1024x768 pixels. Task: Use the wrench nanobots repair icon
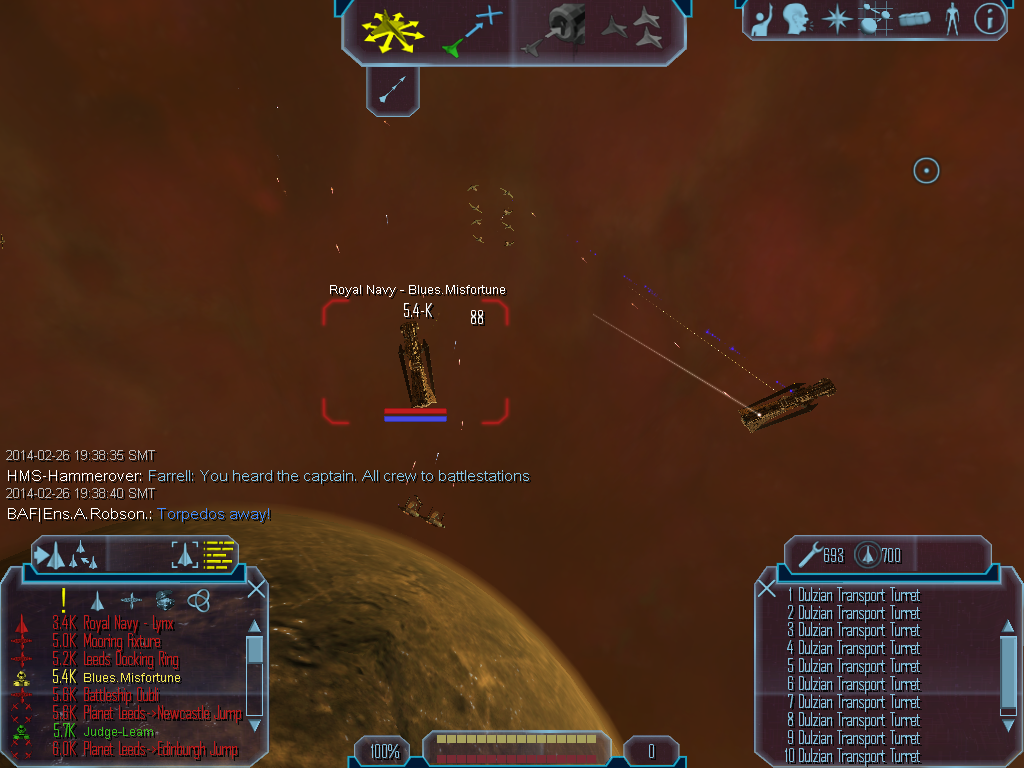click(x=809, y=553)
